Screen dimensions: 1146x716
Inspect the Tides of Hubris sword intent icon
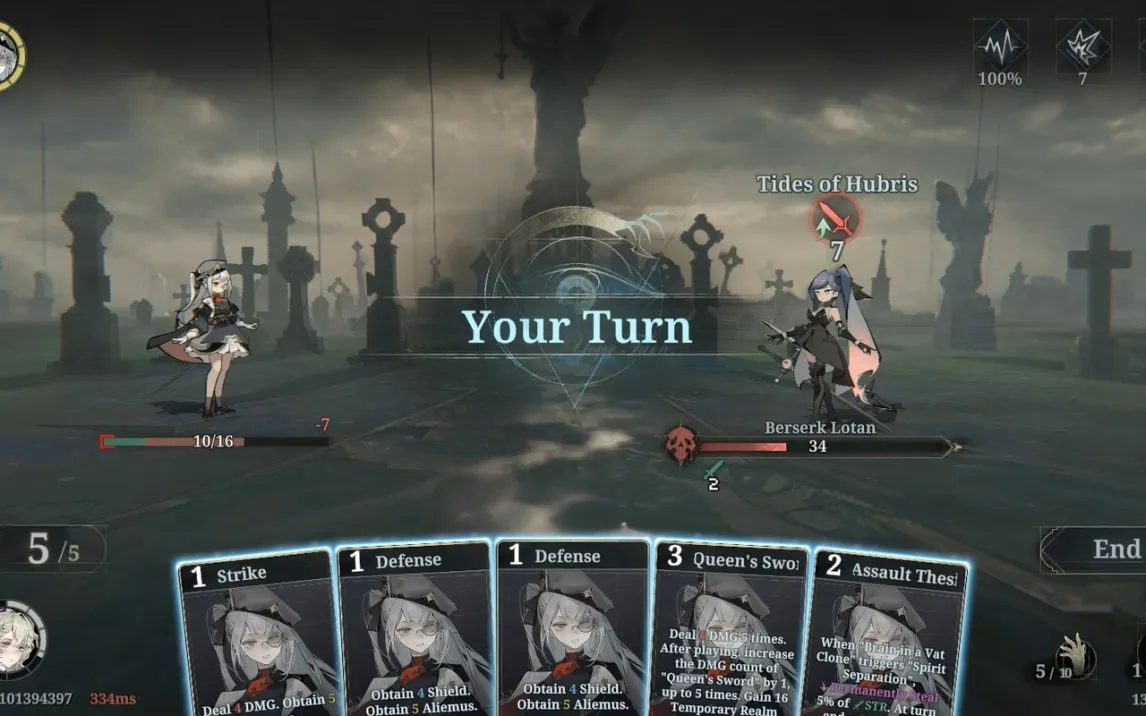(x=836, y=218)
